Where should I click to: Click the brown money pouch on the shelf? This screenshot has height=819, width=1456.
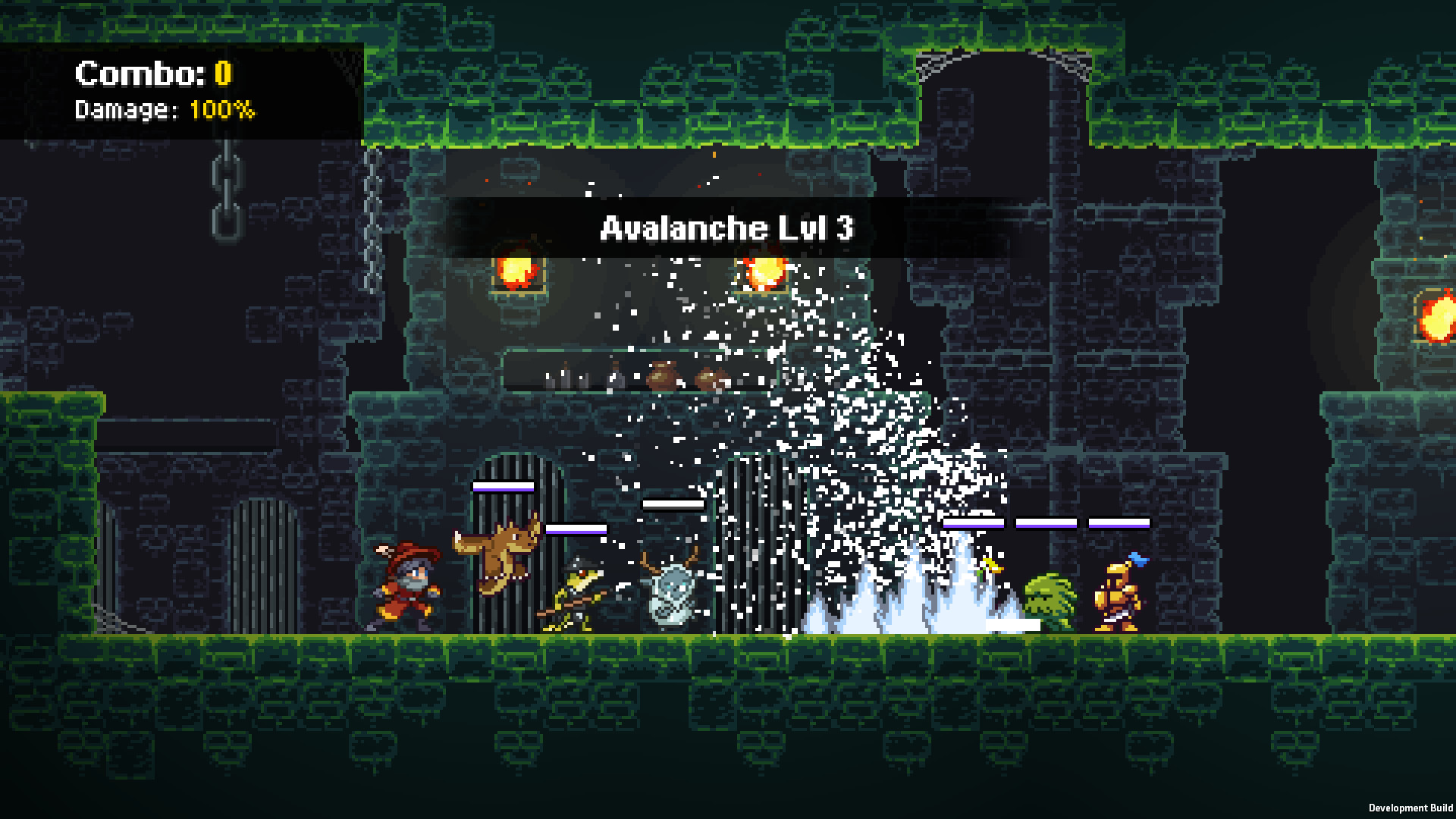(x=660, y=375)
